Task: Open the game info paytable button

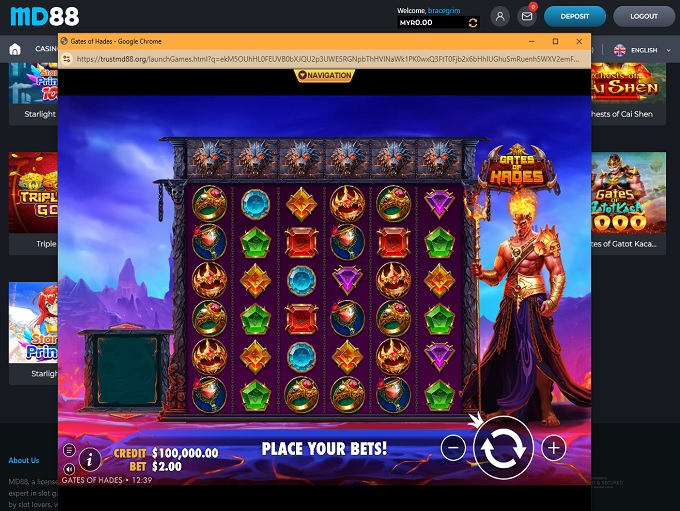Action: (89, 459)
